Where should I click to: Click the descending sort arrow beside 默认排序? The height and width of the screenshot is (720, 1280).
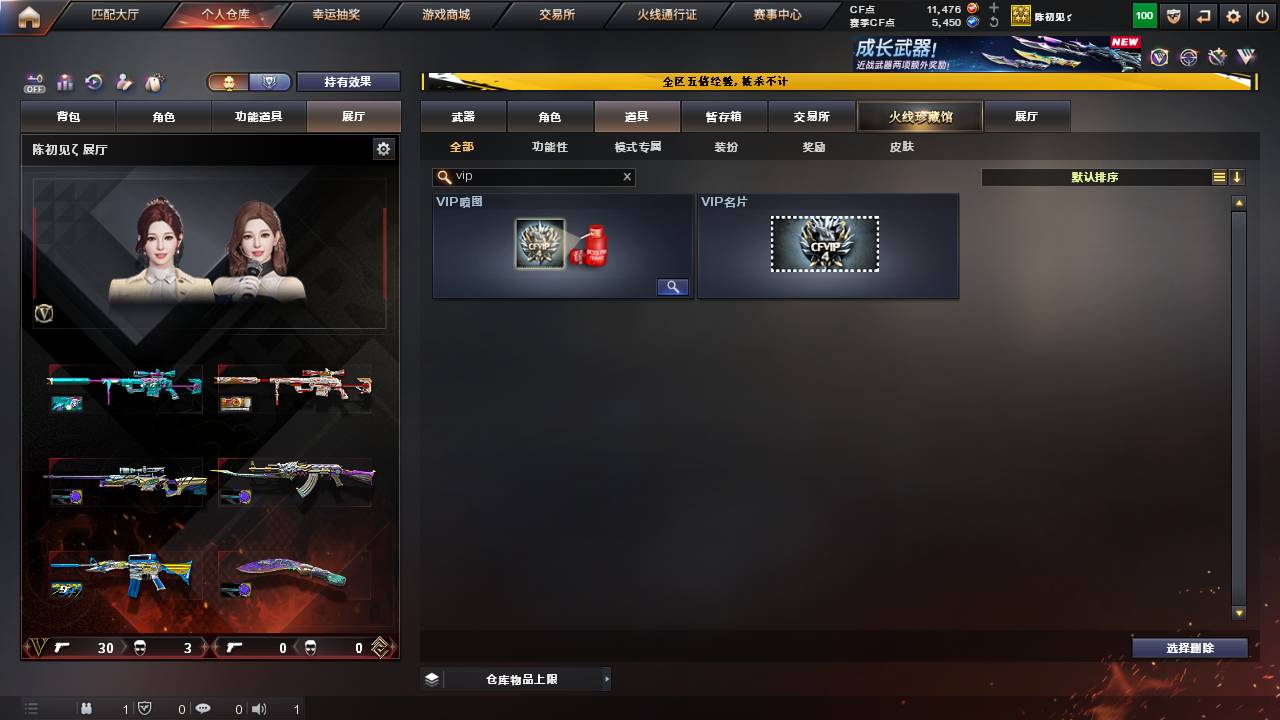1237,177
